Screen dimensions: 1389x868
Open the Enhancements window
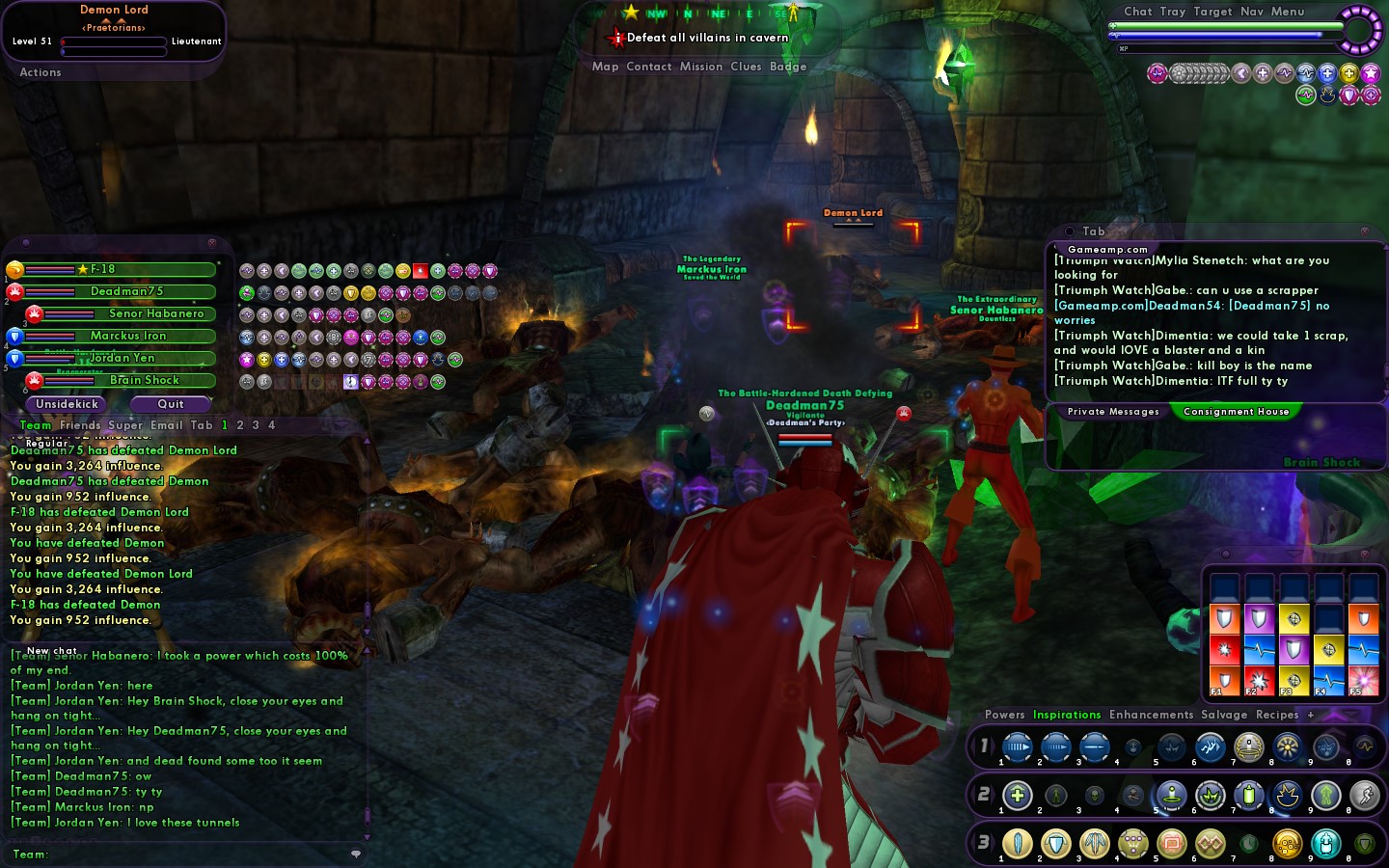(x=1151, y=715)
